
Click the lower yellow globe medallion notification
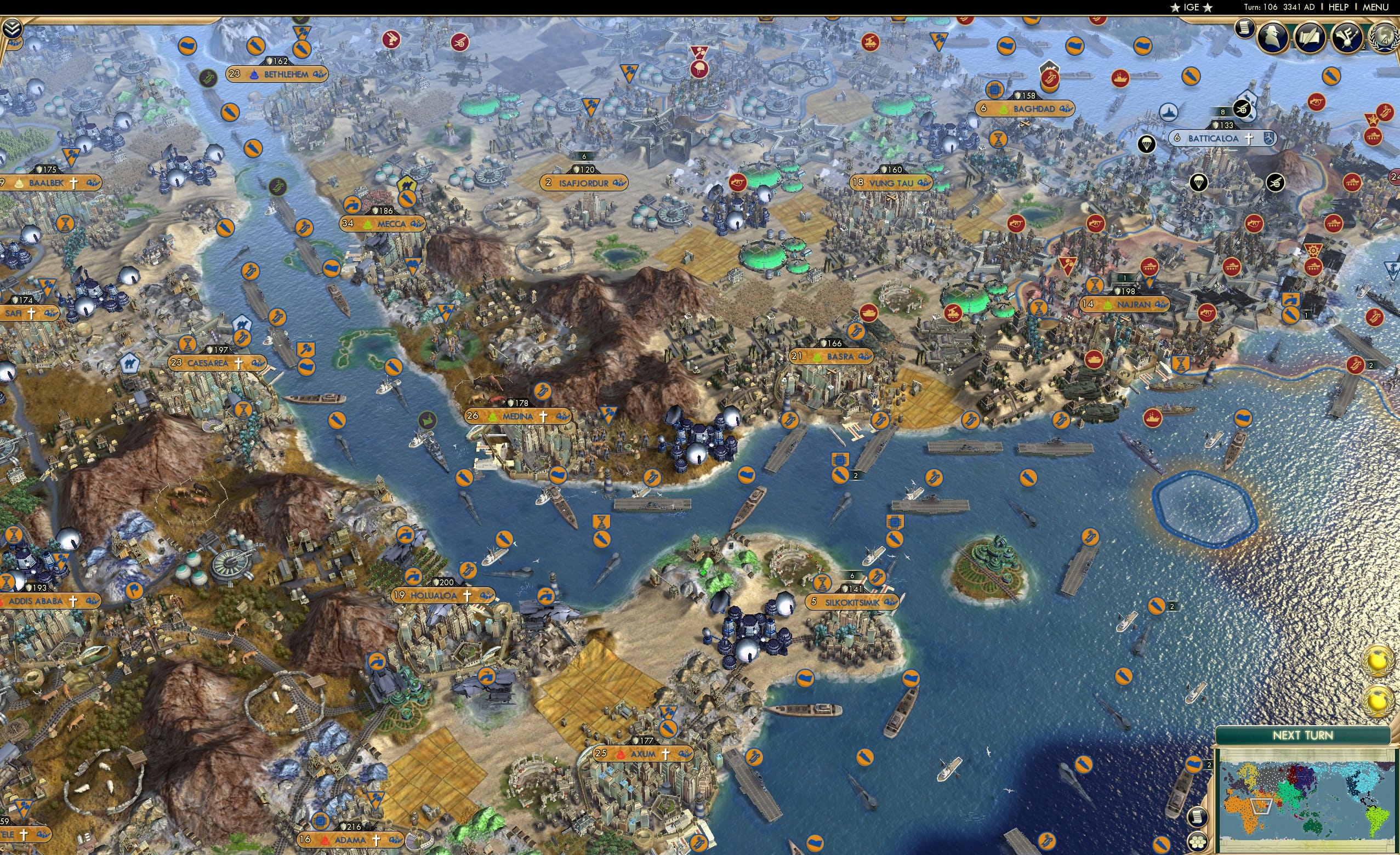[x=1379, y=700]
